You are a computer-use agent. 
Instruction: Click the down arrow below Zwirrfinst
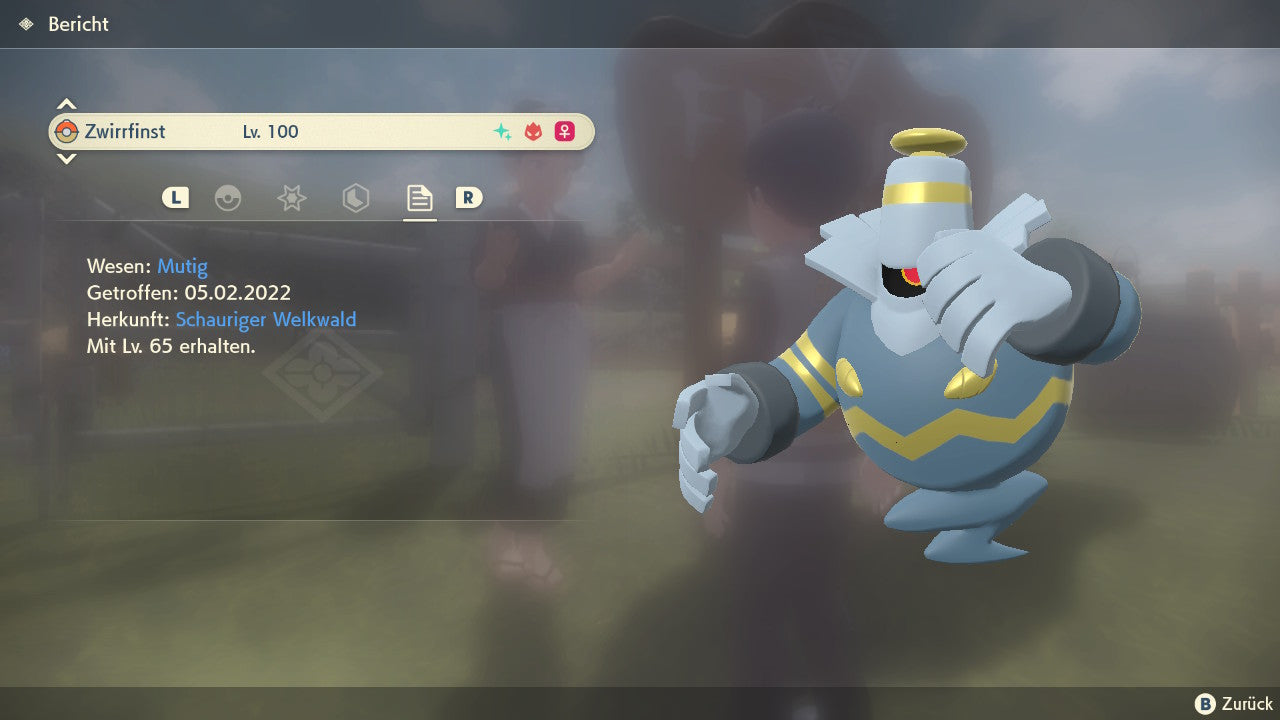(x=66, y=158)
